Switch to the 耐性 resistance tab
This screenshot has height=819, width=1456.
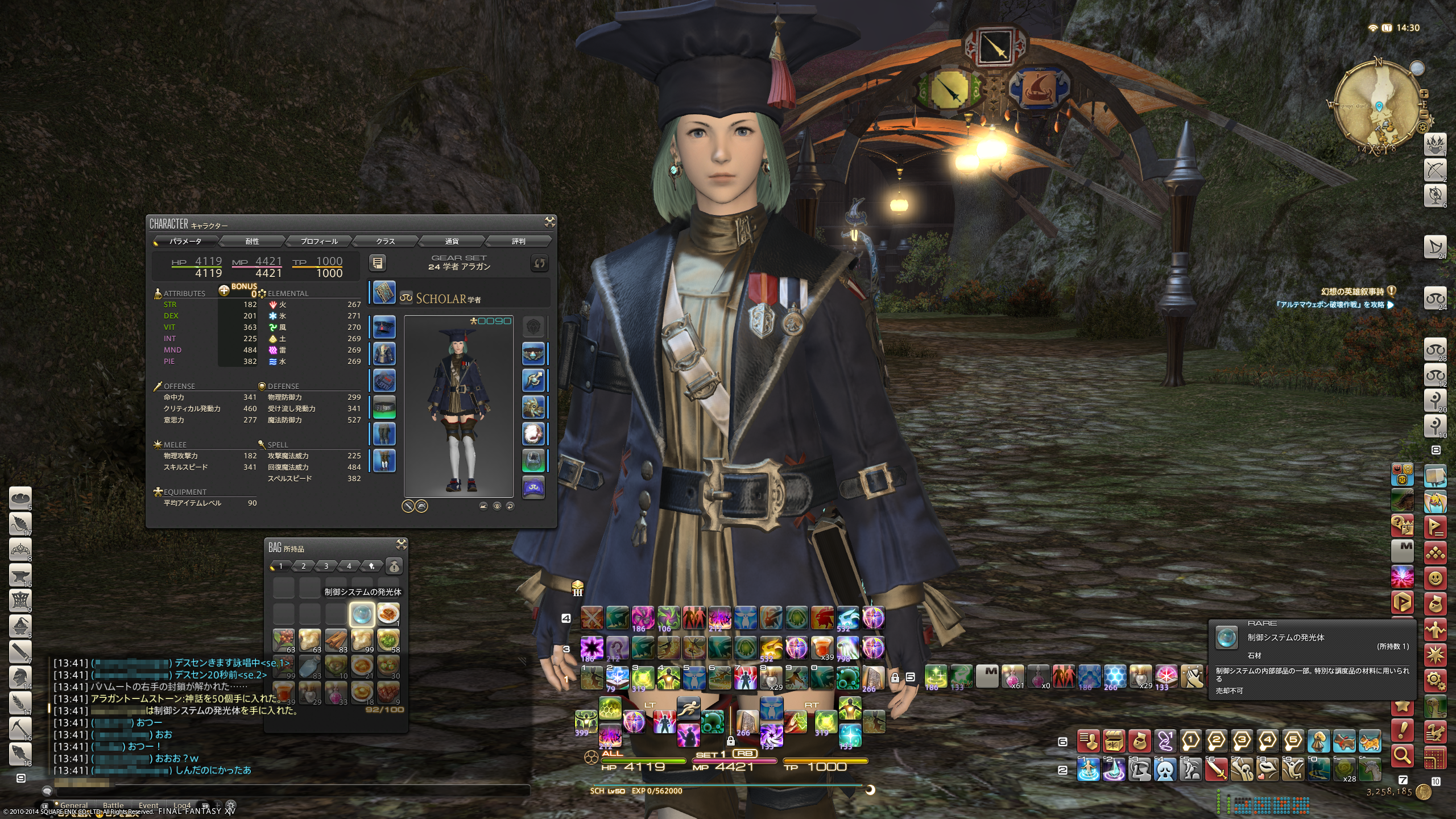point(252,241)
